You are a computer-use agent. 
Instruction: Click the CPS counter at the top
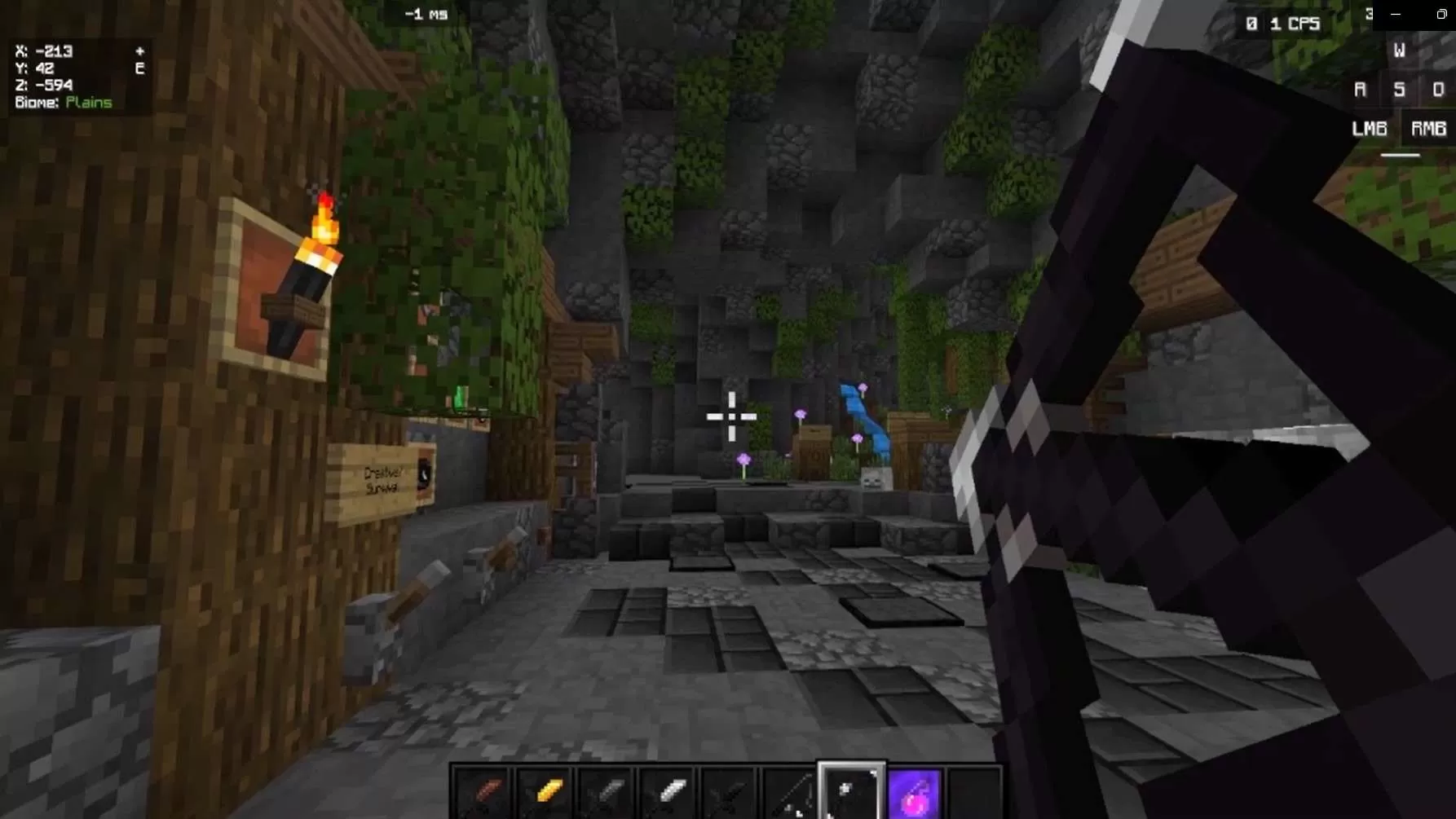[1283, 24]
